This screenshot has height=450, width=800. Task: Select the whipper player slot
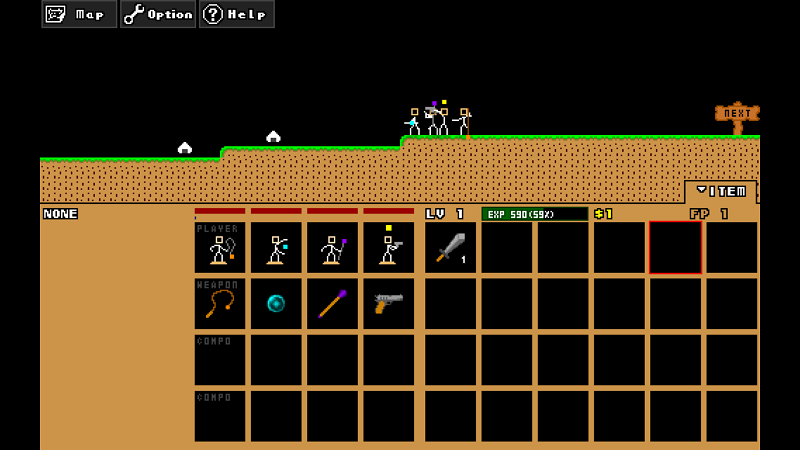[x=220, y=248]
